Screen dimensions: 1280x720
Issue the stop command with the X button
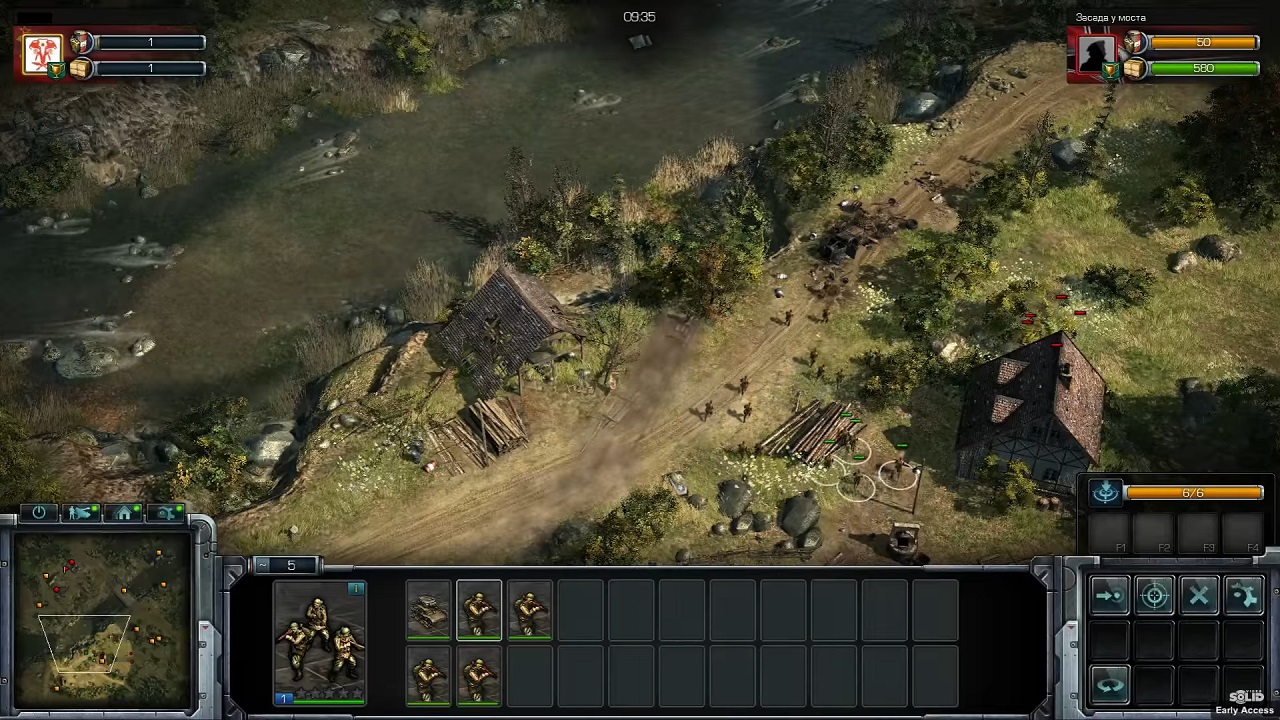(x=1199, y=596)
